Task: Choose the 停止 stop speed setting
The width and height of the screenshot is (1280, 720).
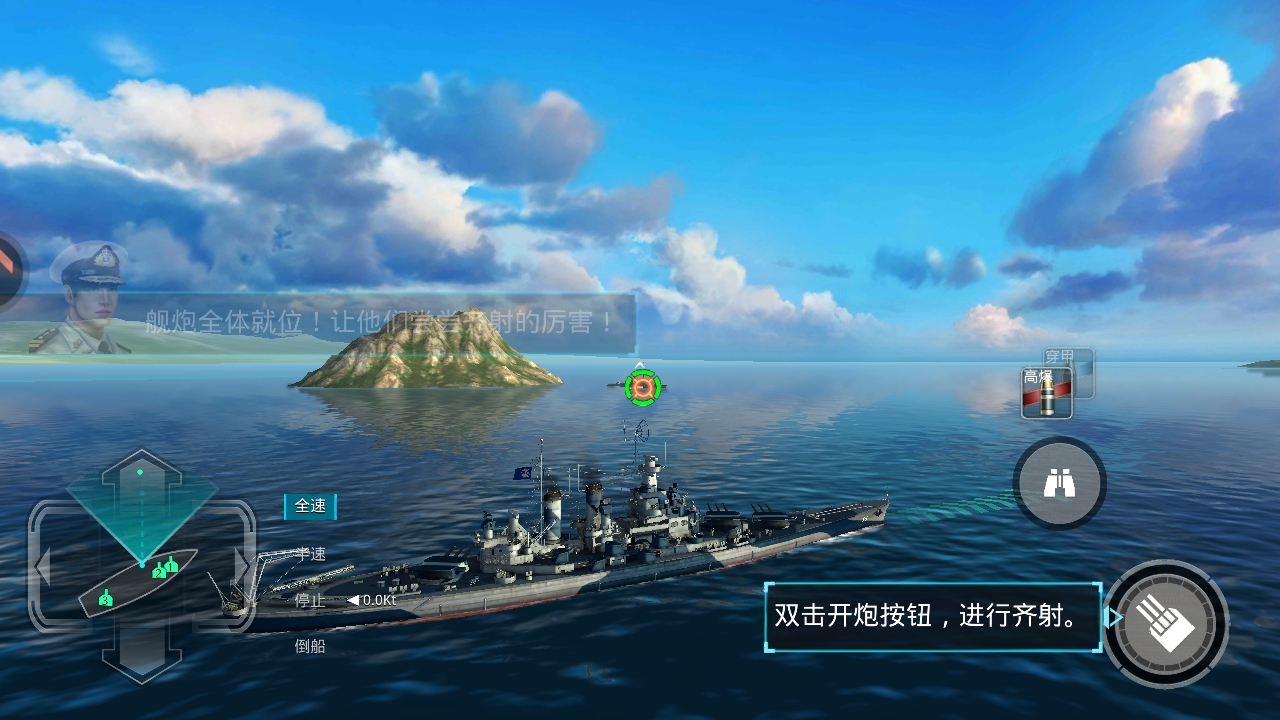Action: coord(309,600)
